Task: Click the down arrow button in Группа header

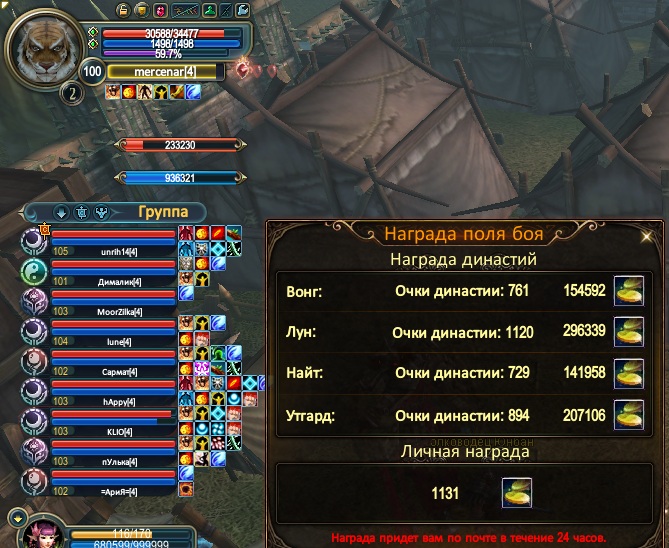Action: tap(60, 212)
